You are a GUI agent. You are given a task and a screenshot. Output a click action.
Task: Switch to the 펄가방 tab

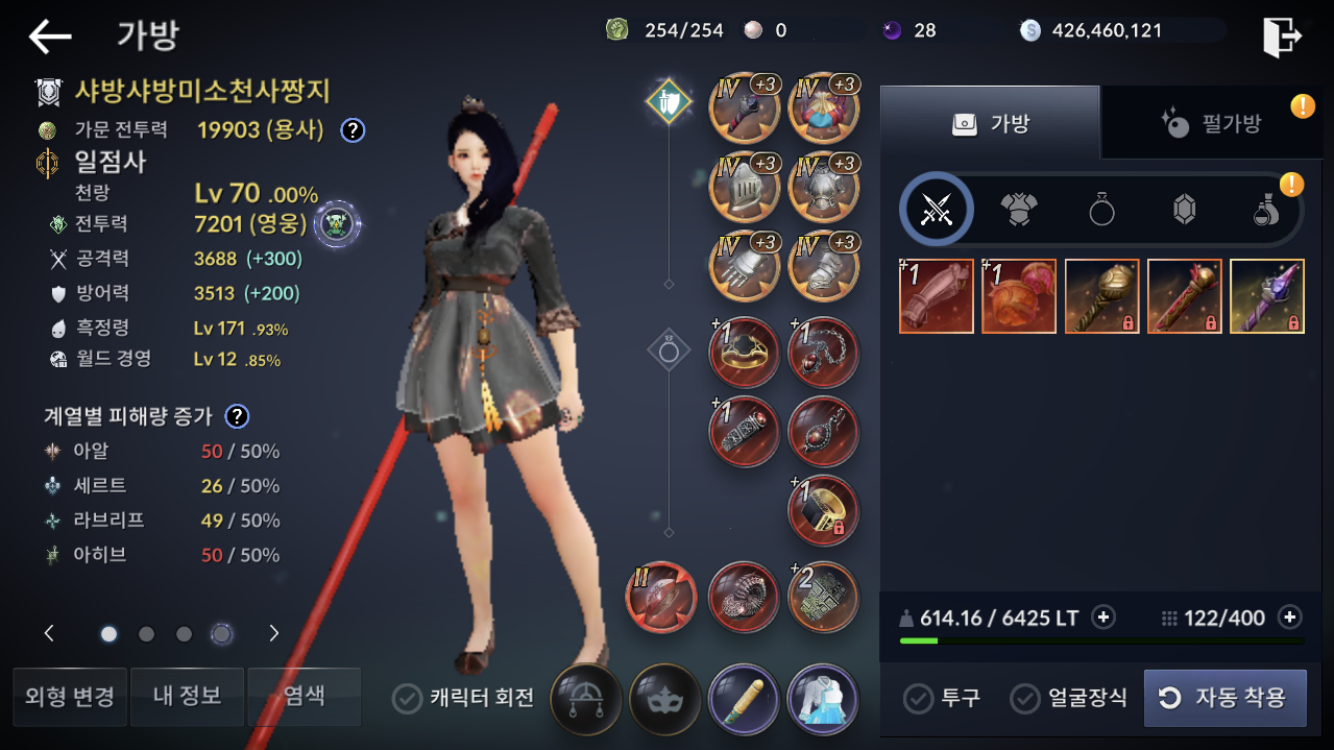pos(1212,124)
